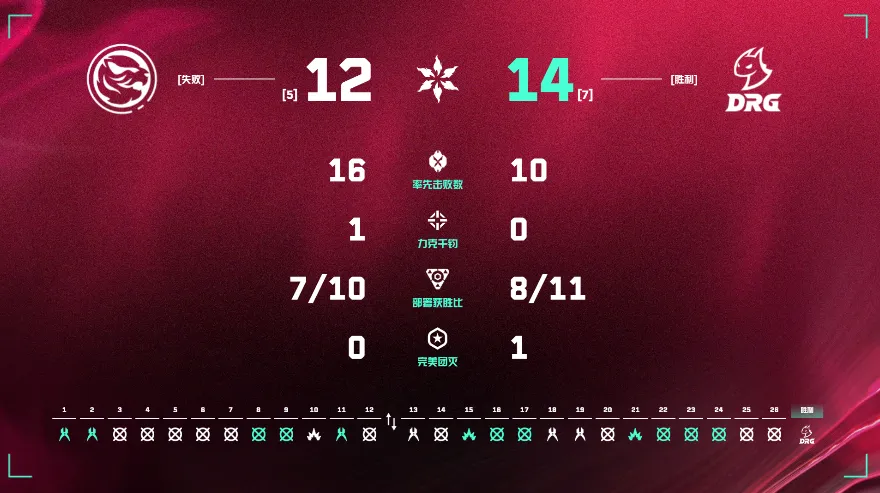This screenshot has height=493, width=880.
Task: Select round 13 on the round timeline
Action: (x=413, y=434)
